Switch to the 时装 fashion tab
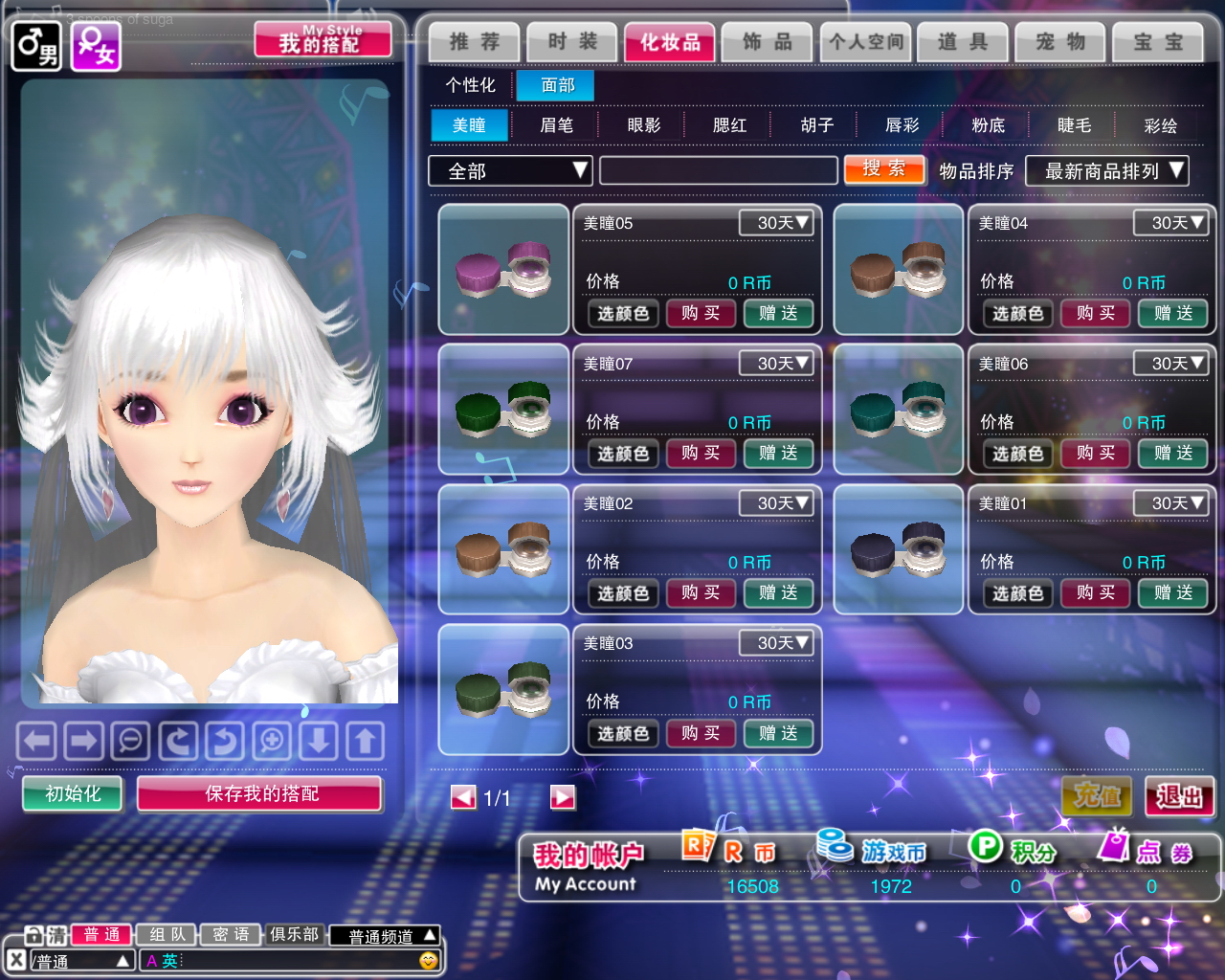The height and width of the screenshot is (980, 1225). (572, 42)
